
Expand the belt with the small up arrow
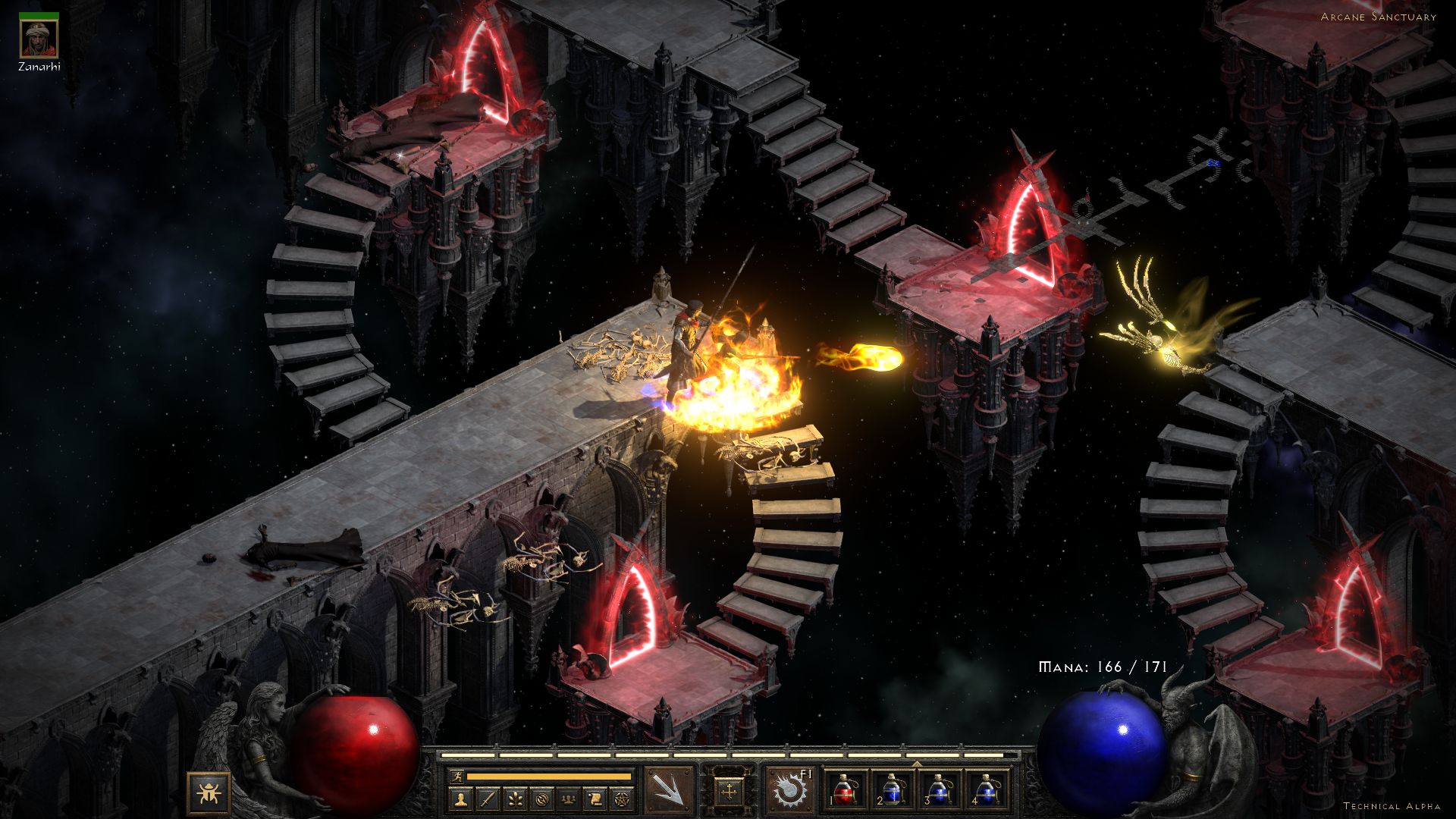pyautogui.click(x=916, y=764)
